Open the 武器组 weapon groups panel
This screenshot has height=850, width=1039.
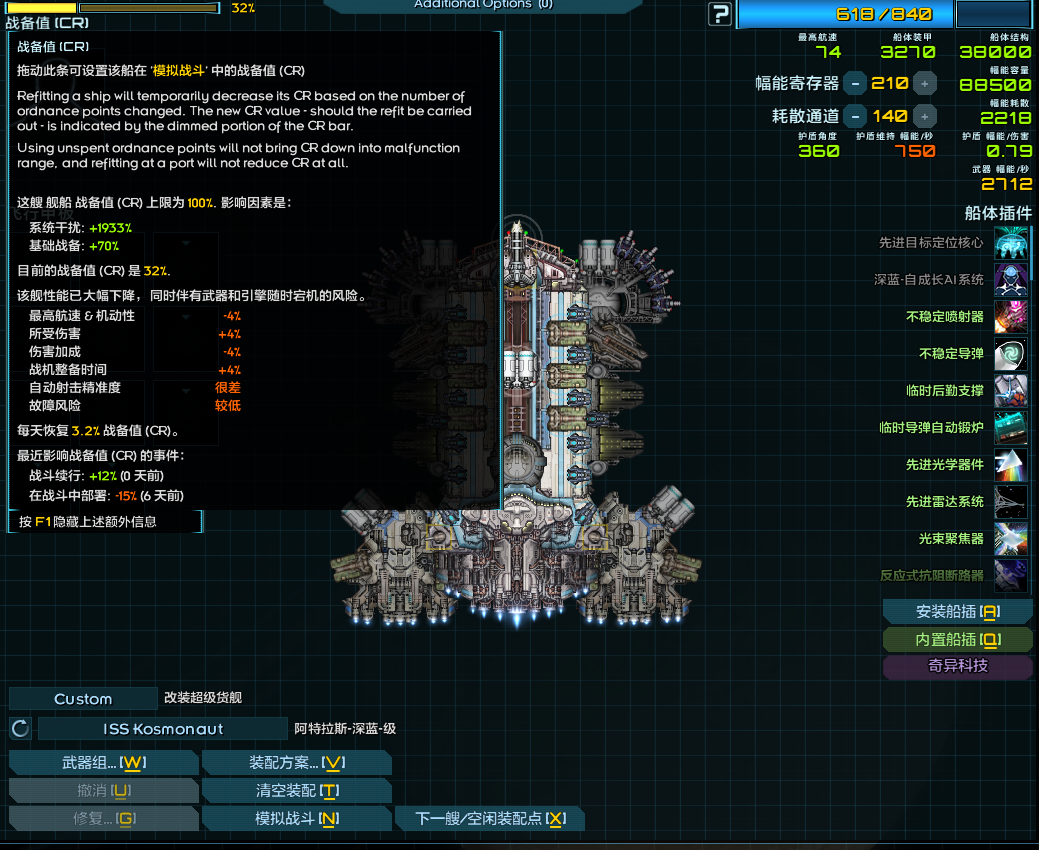(104, 763)
